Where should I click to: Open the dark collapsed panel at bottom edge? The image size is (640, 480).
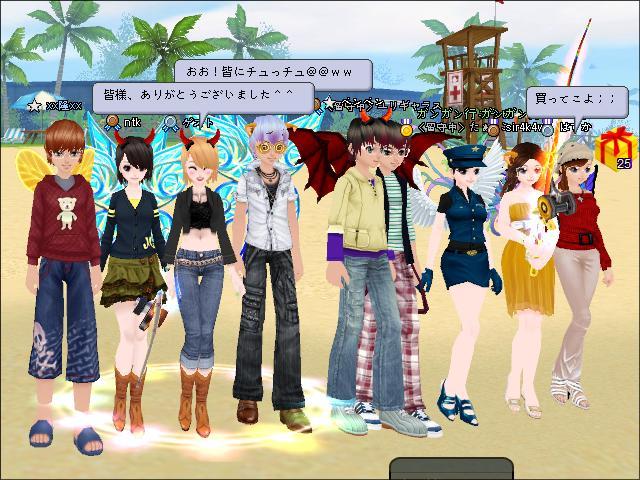[x=451, y=470]
